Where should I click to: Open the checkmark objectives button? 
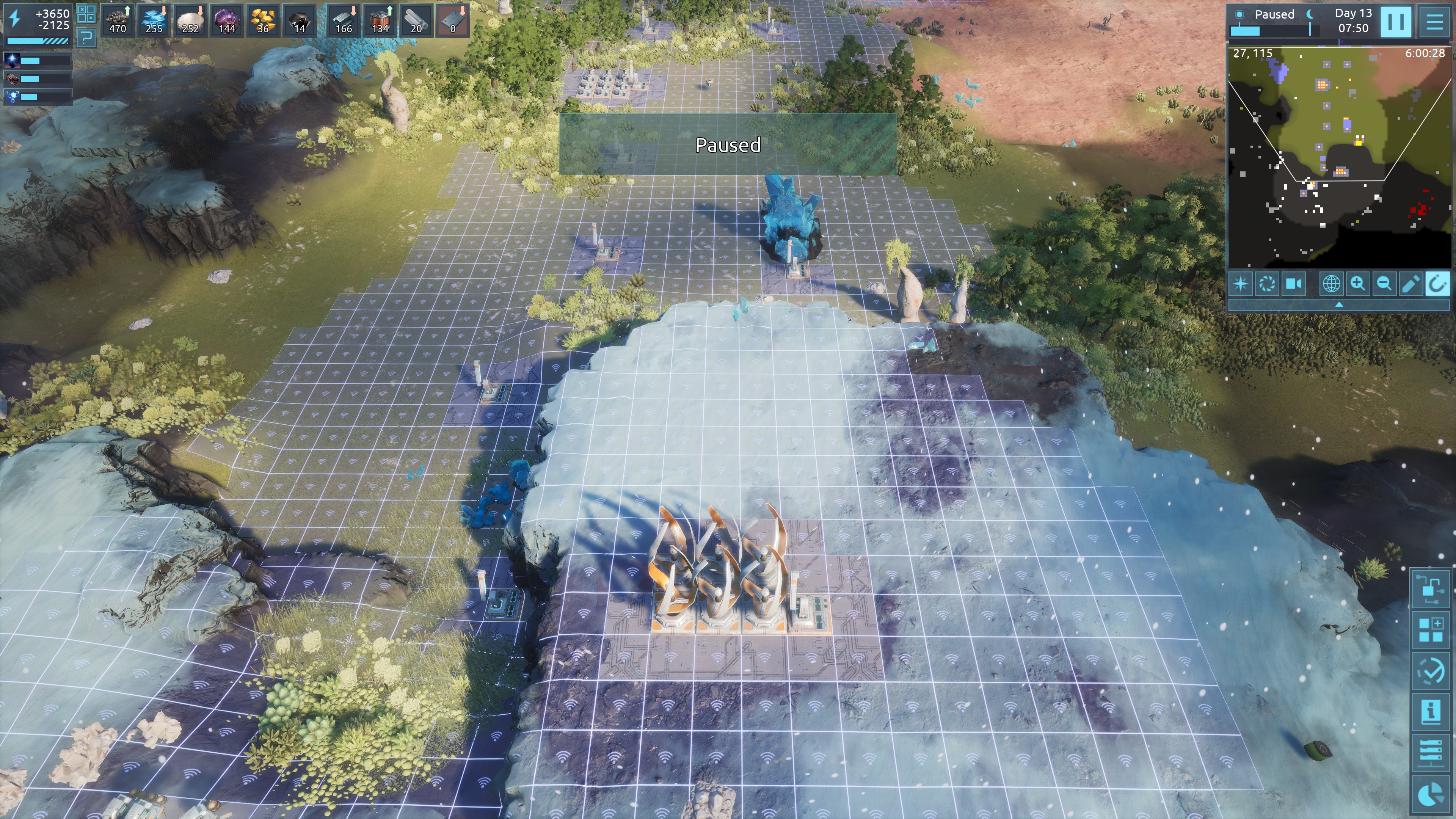(1431, 670)
